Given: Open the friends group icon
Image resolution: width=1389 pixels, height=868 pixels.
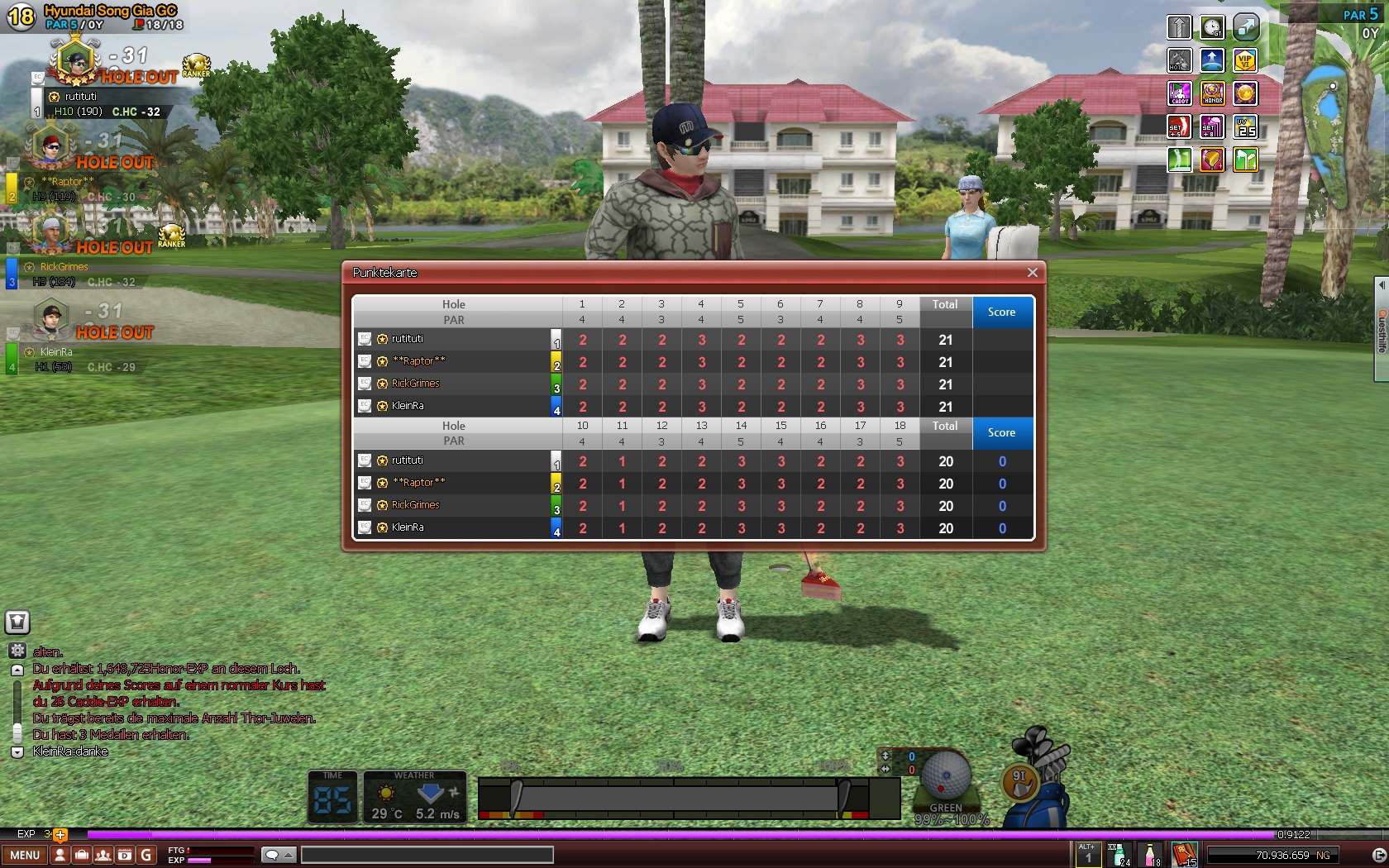Looking at the screenshot, I should (x=103, y=855).
